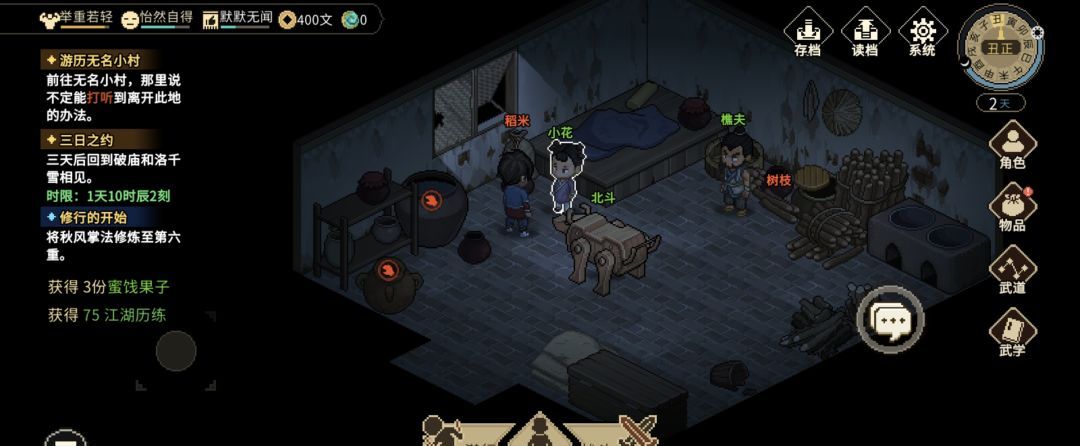Click the 400文 copper coin icon
The width and height of the screenshot is (1080, 446).
pyautogui.click(x=287, y=19)
